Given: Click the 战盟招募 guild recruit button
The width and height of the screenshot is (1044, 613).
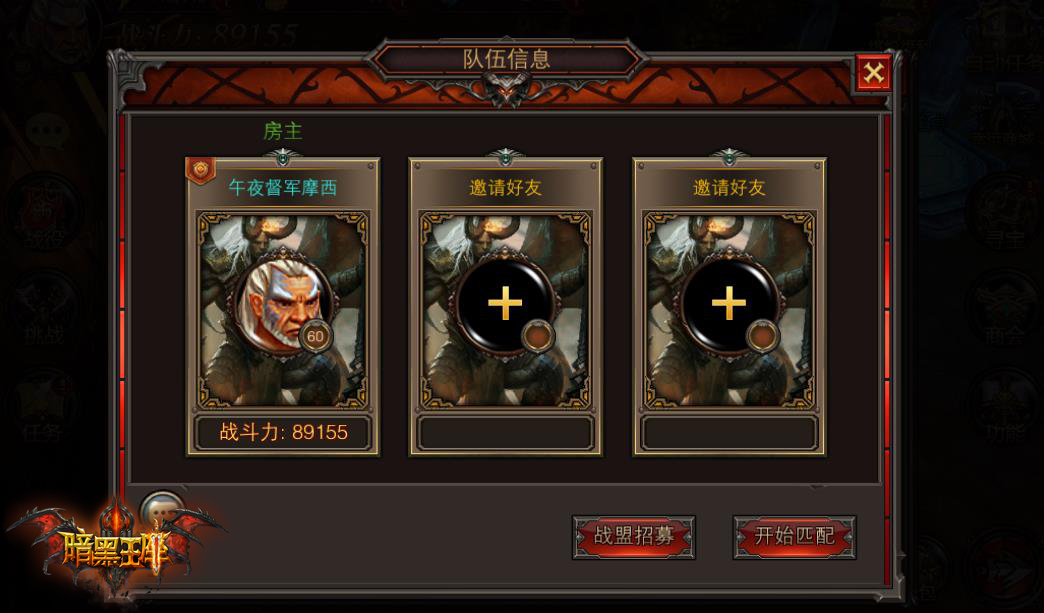Looking at the screenshot, I should pyautogui.click(x=633, y=537).
